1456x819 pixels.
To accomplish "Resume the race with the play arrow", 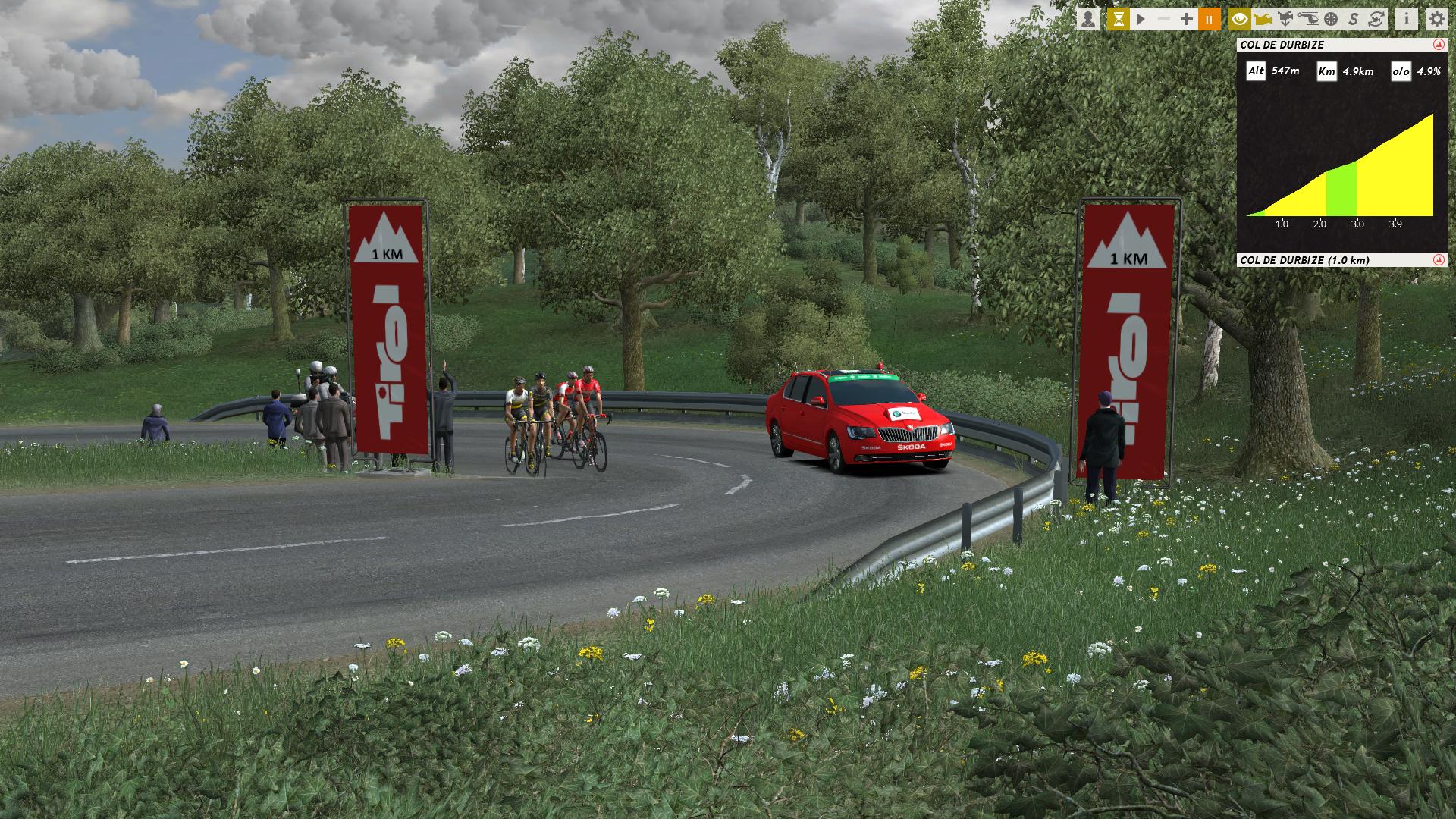I will point(1141,19).
